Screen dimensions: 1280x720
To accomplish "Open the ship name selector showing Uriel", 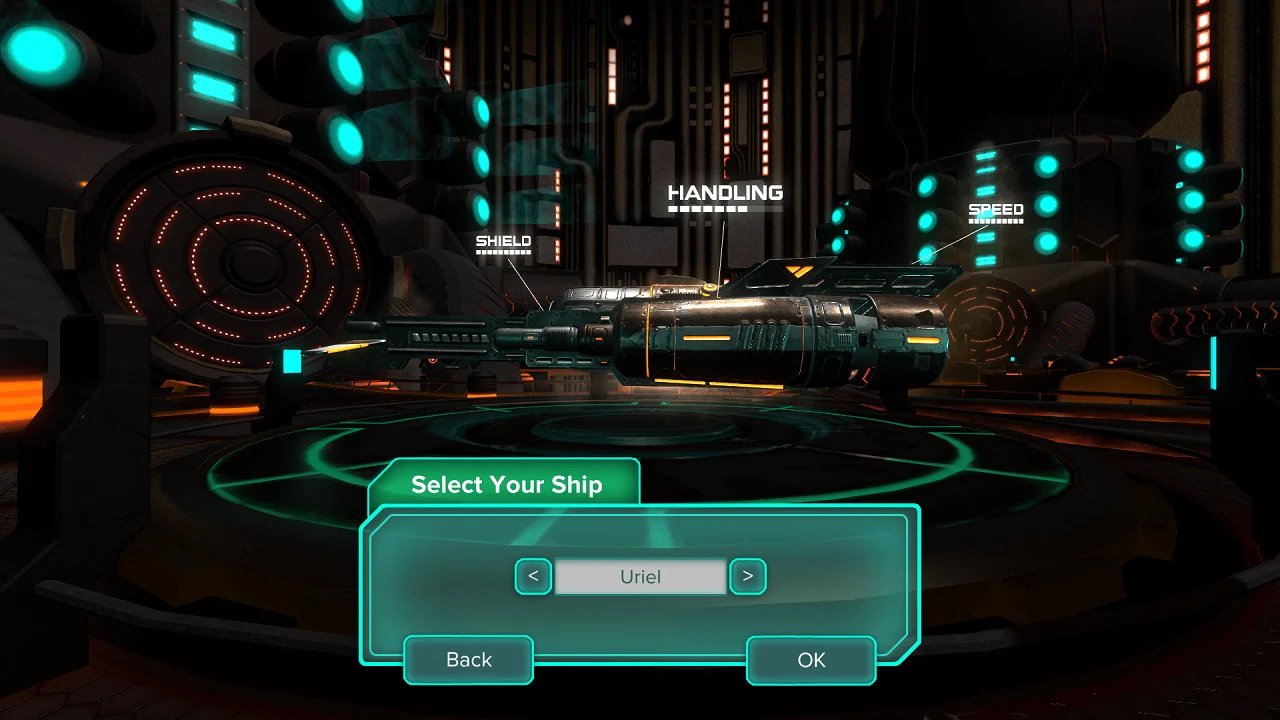I will click(640, 577).
